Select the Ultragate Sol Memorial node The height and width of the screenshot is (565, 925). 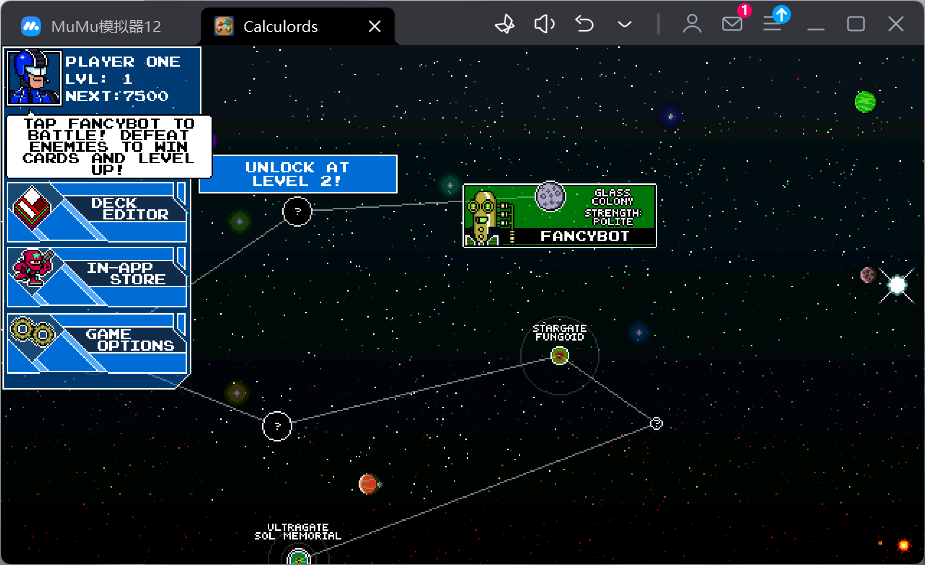coord(298,556)
